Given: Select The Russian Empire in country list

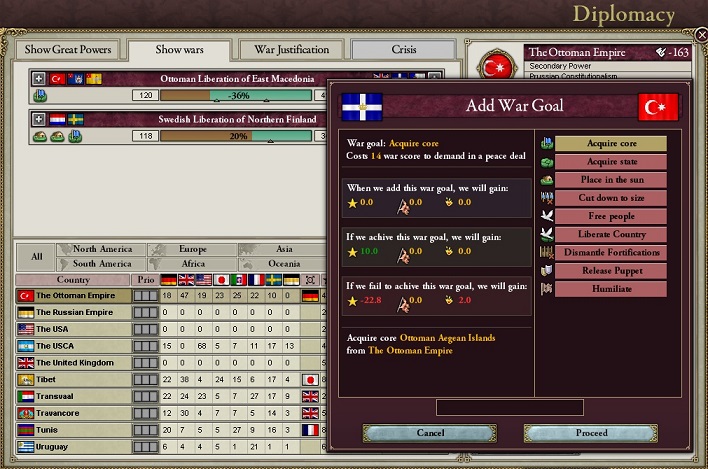Looking at the screenshot, I should pos(74,312).
